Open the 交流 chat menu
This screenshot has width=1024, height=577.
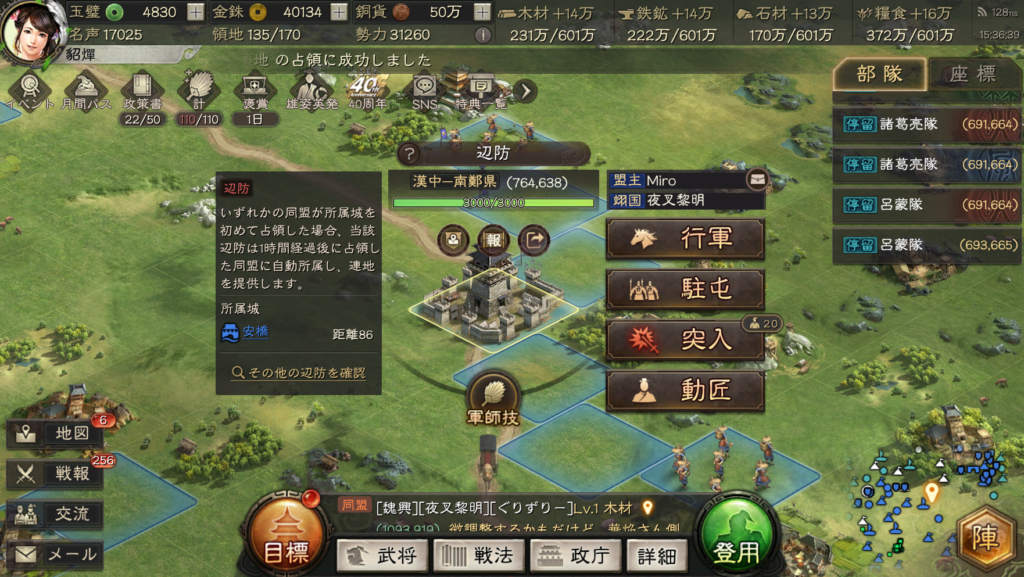(x=55, y=514)
